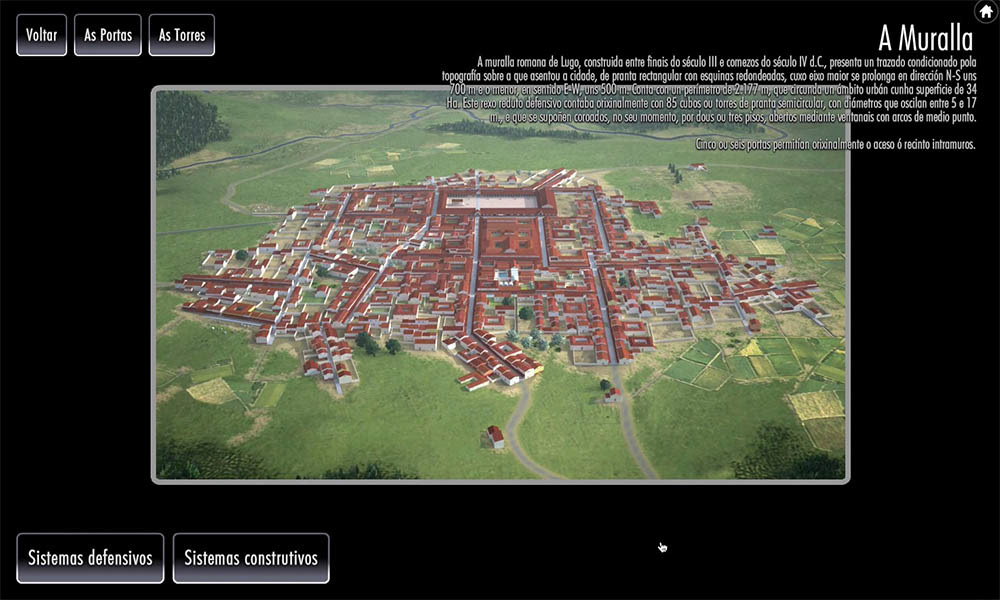This screenshot has width=1000, height=600.
Task: Show Sistemas defensivos information
Action: click(x=90, y=558)
